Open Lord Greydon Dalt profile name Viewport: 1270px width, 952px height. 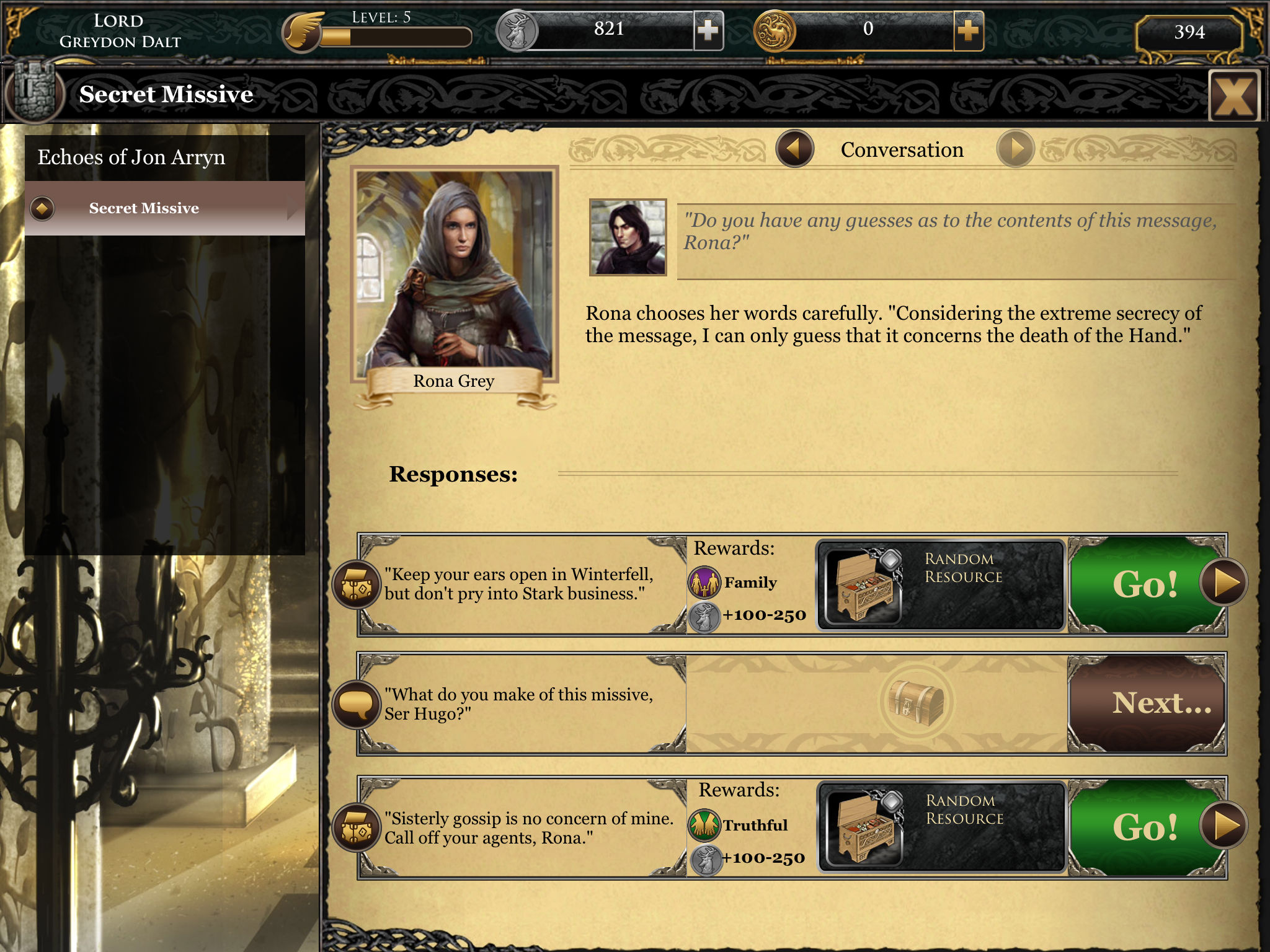point(120,31)
